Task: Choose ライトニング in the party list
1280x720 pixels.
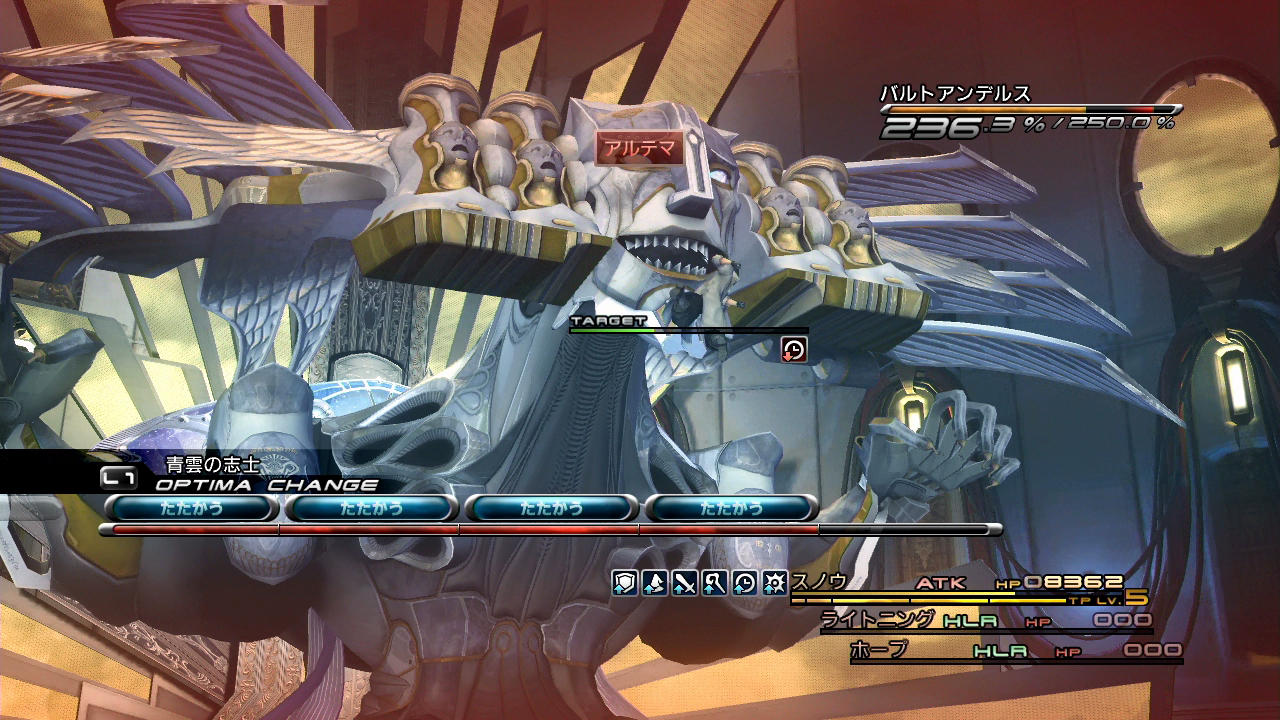Action: pos(877,620)
